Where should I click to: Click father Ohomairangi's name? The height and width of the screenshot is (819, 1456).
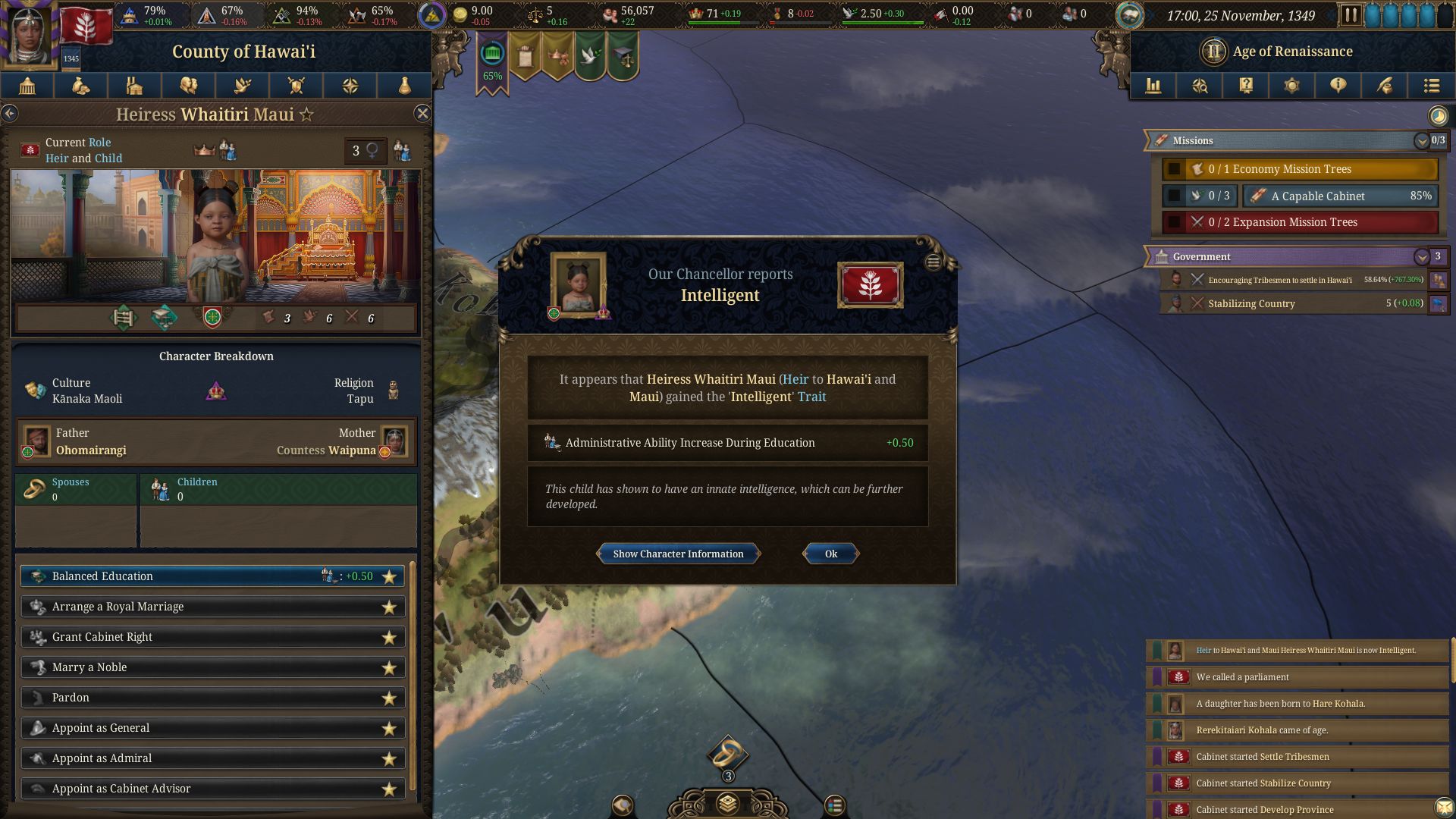[x=91, y=450]
